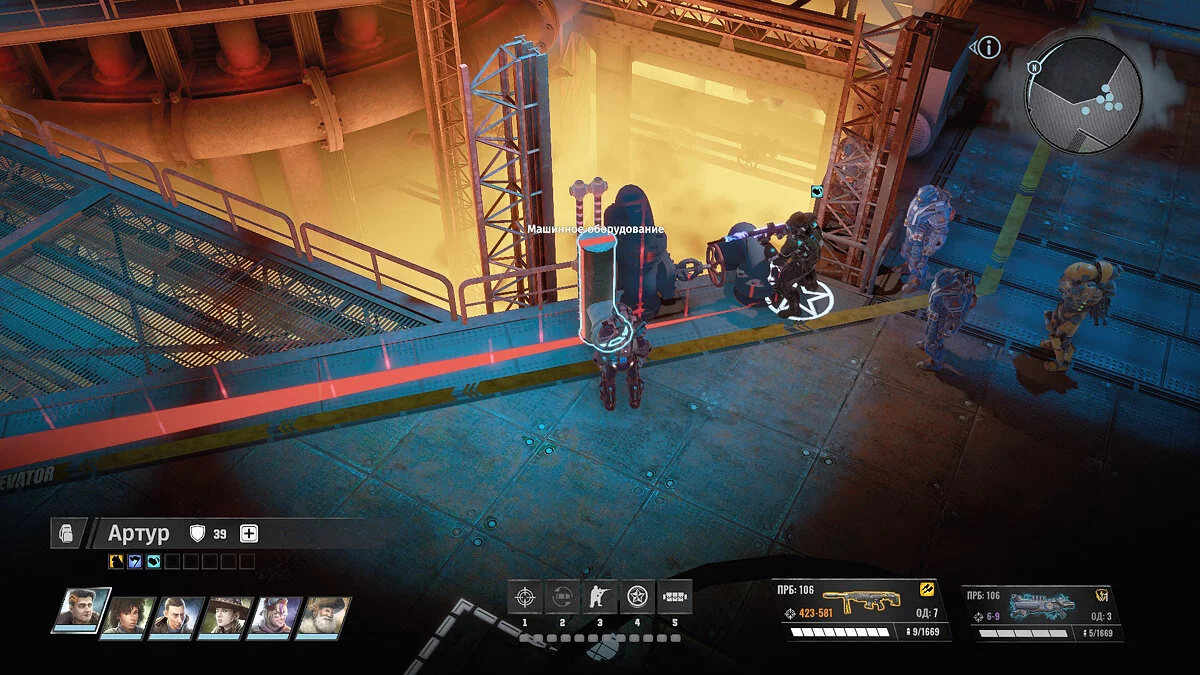Inspect the cyan status effect icon

152,562
